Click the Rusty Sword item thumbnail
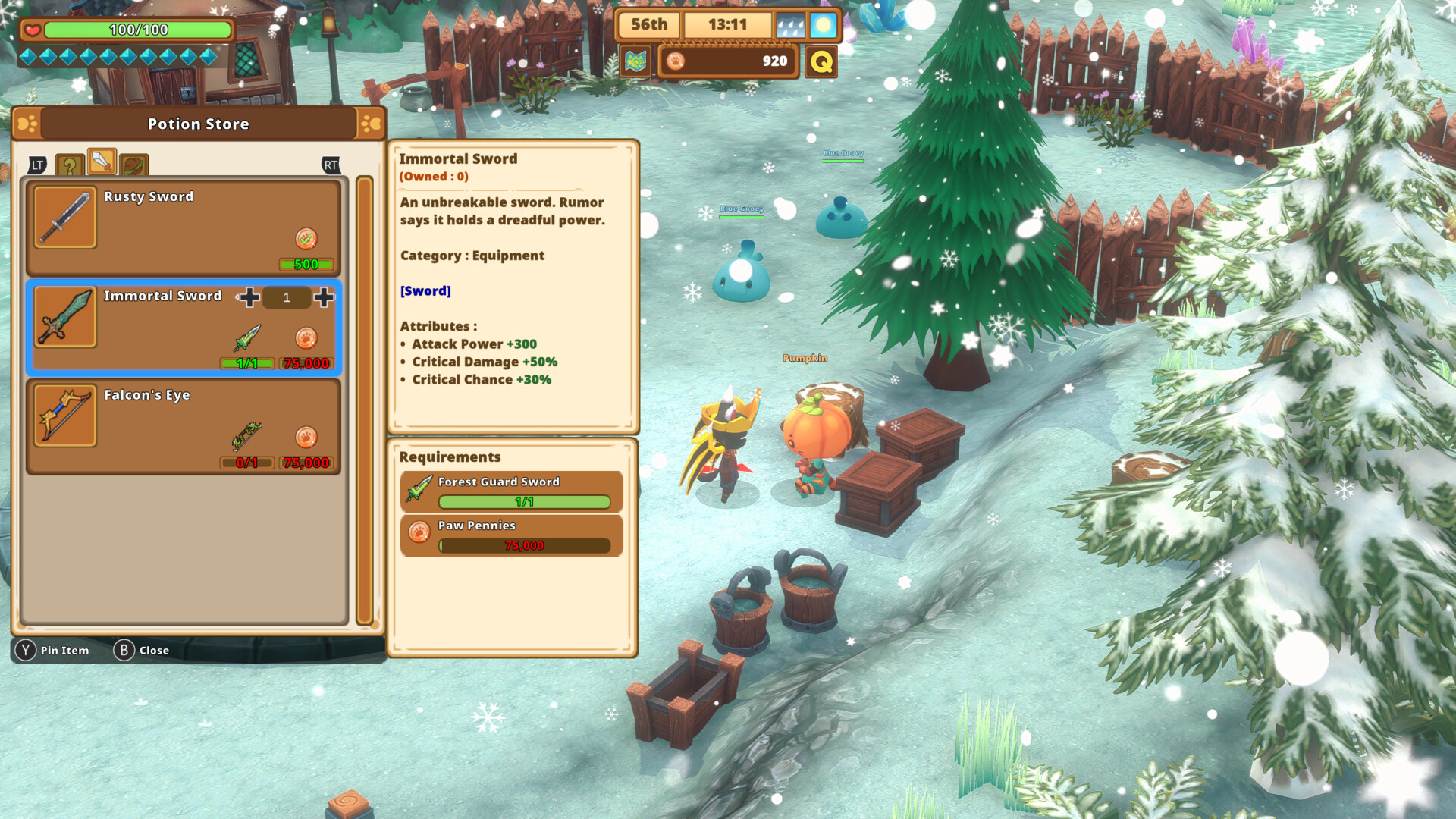Image resolution: width=1456 pixels, height=819 pixels. click(65, 218)
